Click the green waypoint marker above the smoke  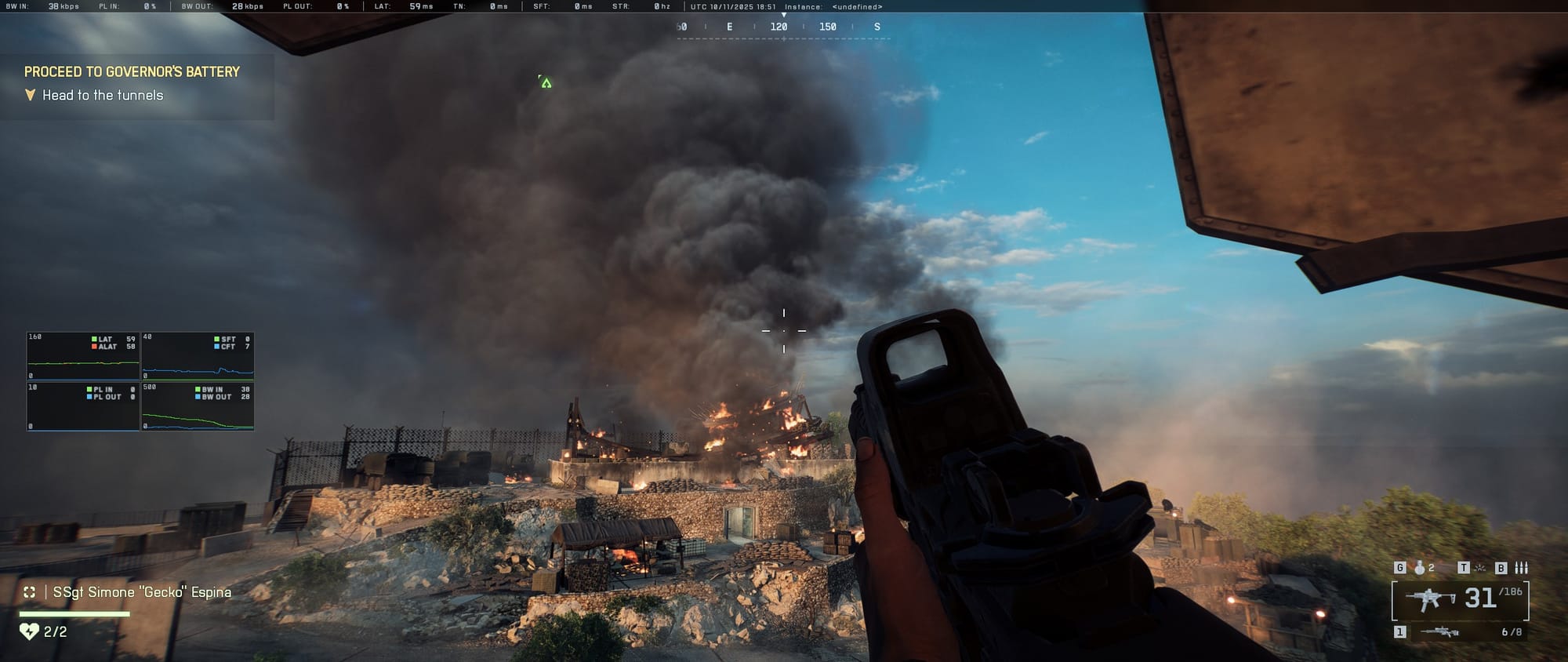(x=545, y=82)
